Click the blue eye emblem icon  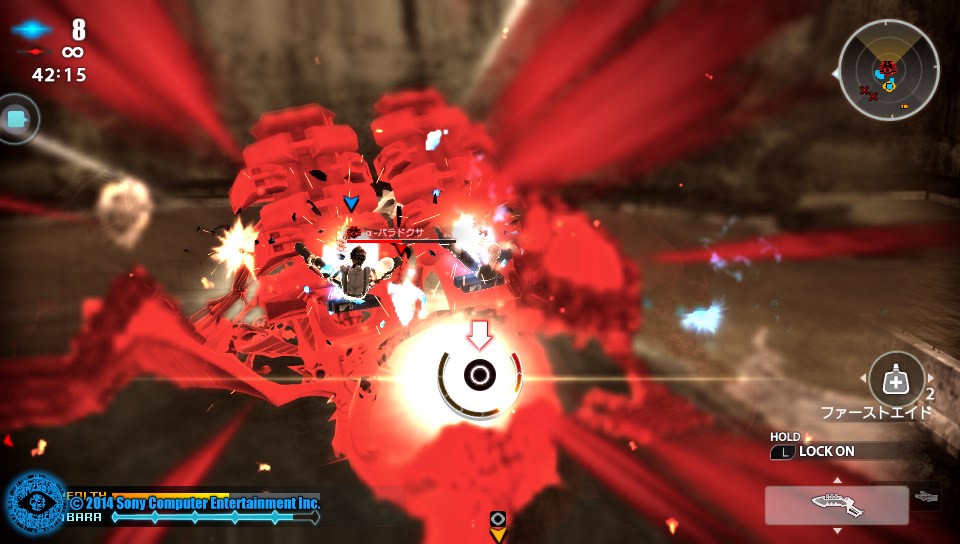36,503
